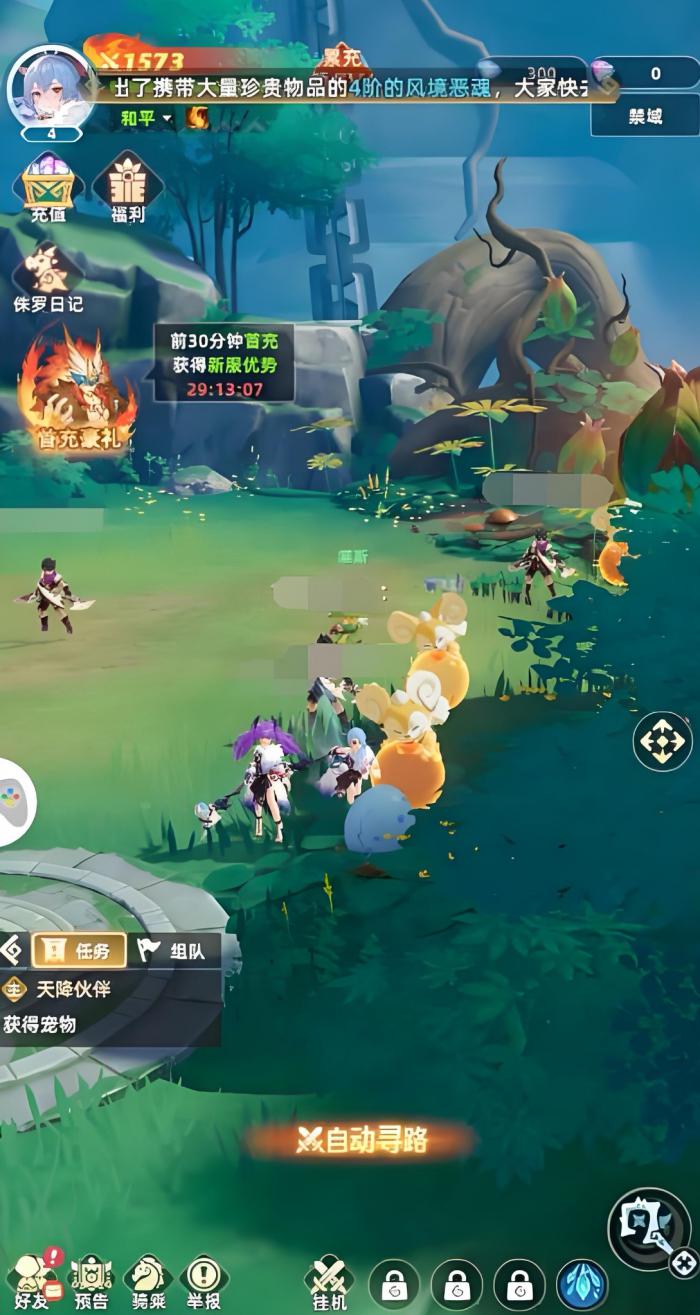Tap the axe basic attack button

[x=648, y=1228]
